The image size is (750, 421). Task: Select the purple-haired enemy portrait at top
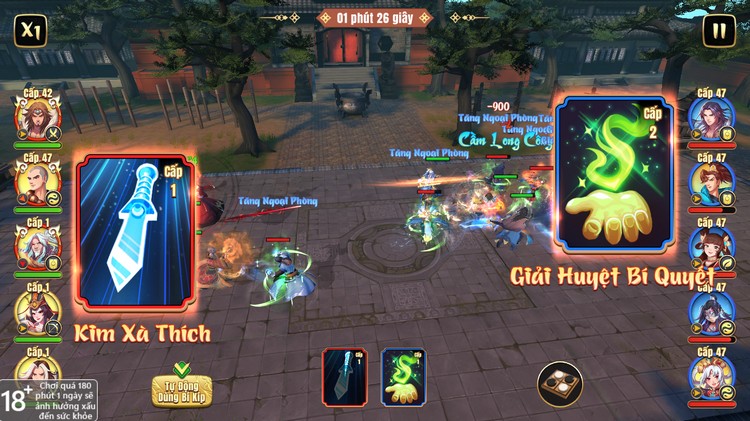click(x=712, y=120)
